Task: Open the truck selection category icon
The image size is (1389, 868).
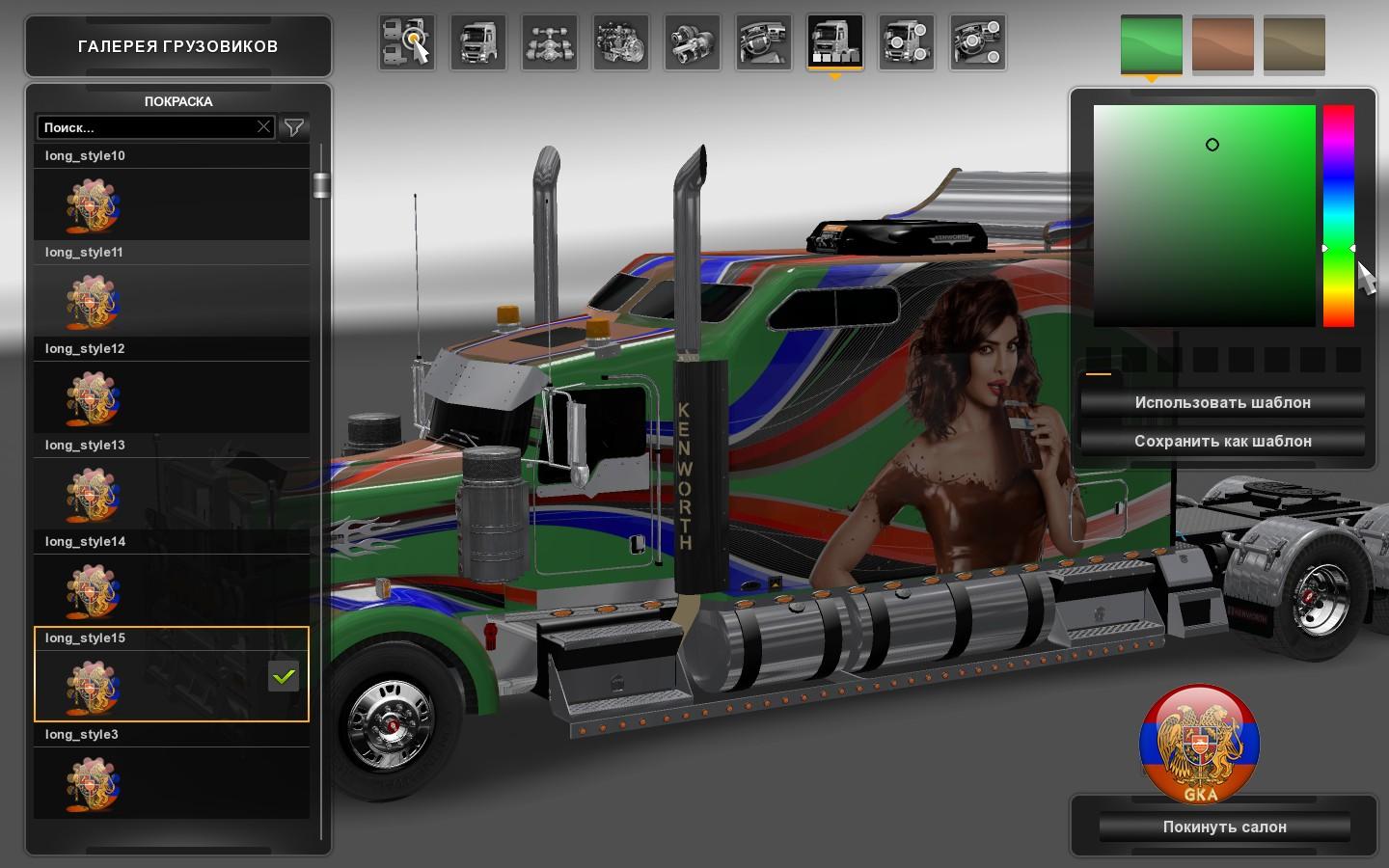Action: (406, 42)
